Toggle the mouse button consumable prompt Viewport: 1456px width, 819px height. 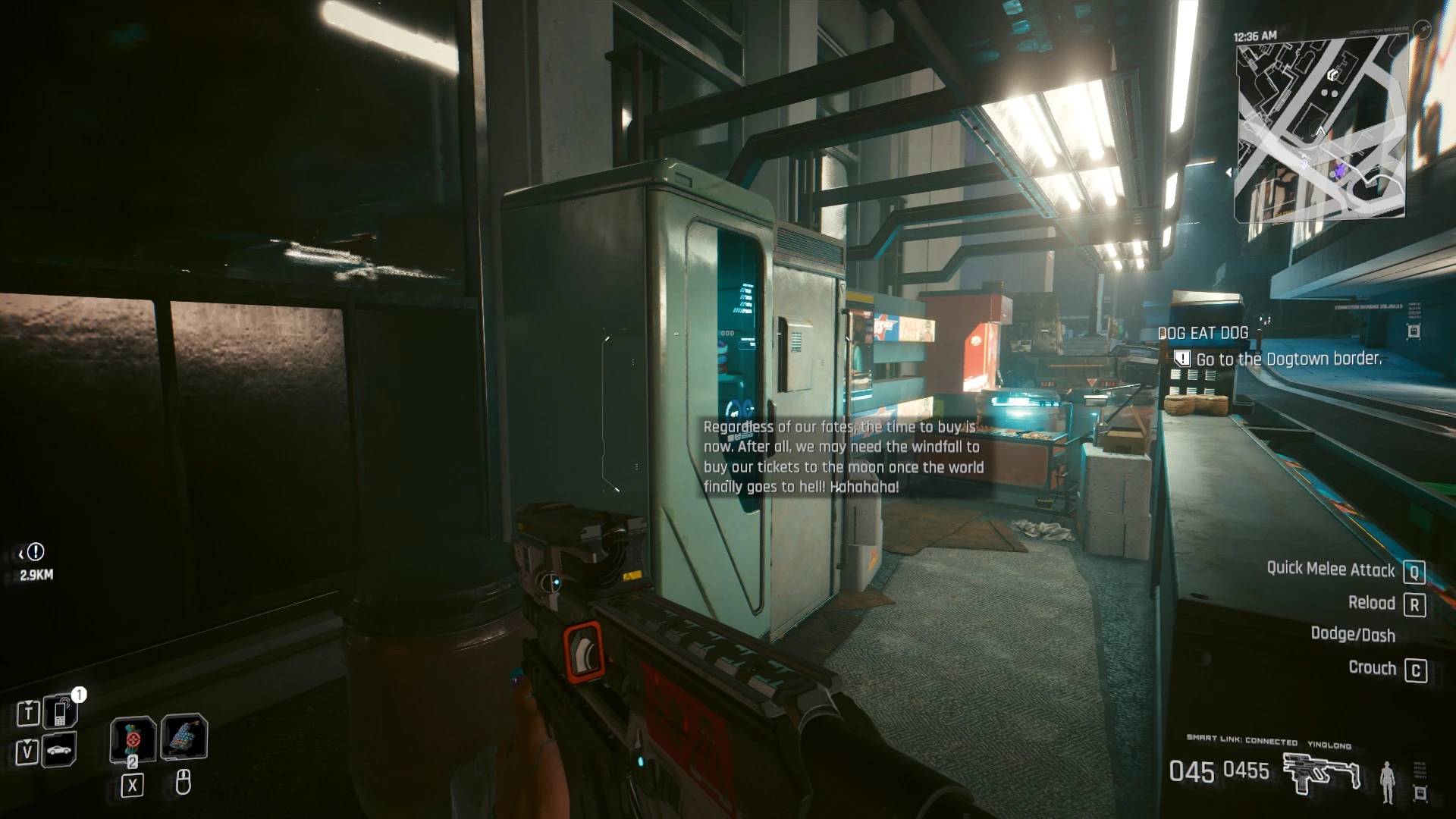[x=183, y=784]
